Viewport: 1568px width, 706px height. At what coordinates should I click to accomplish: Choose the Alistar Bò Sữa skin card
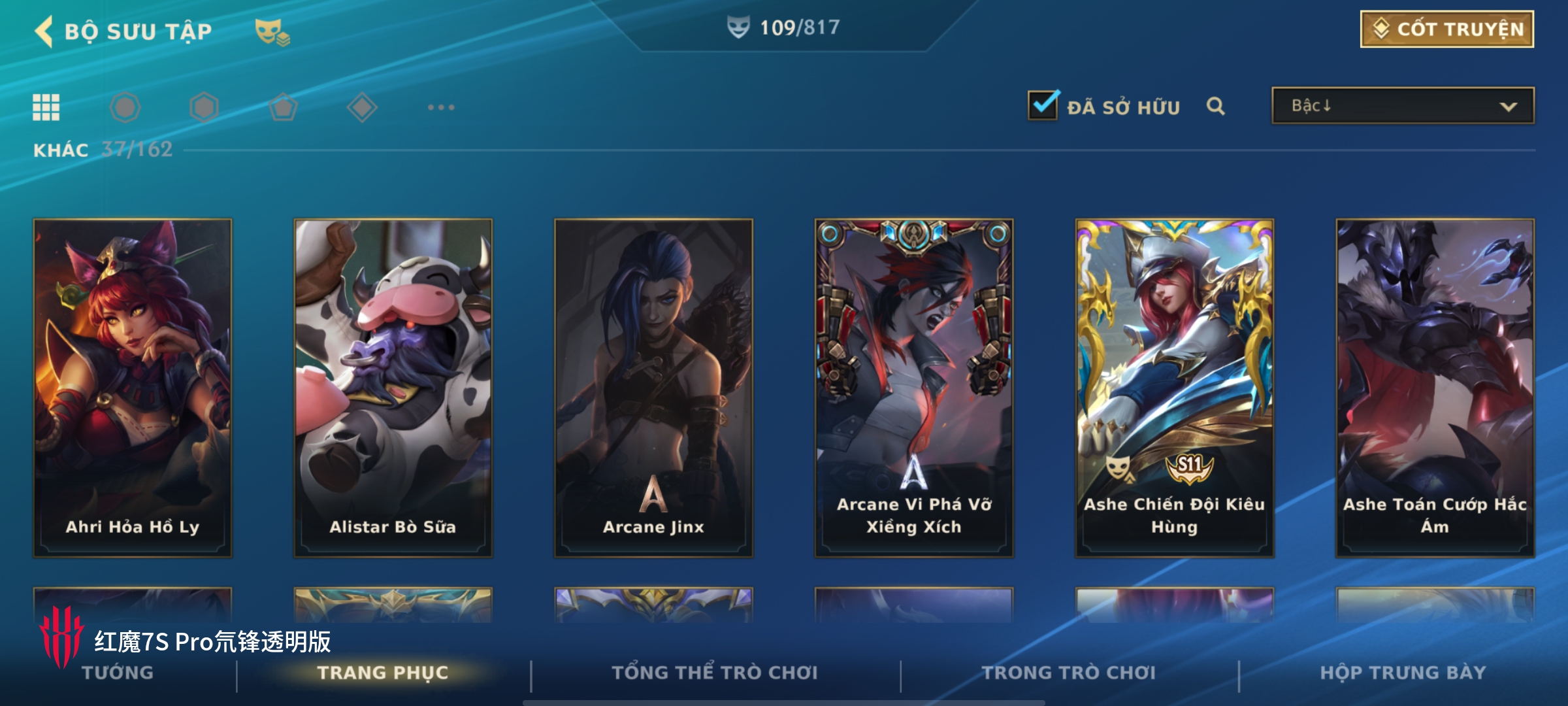[393, 387]
